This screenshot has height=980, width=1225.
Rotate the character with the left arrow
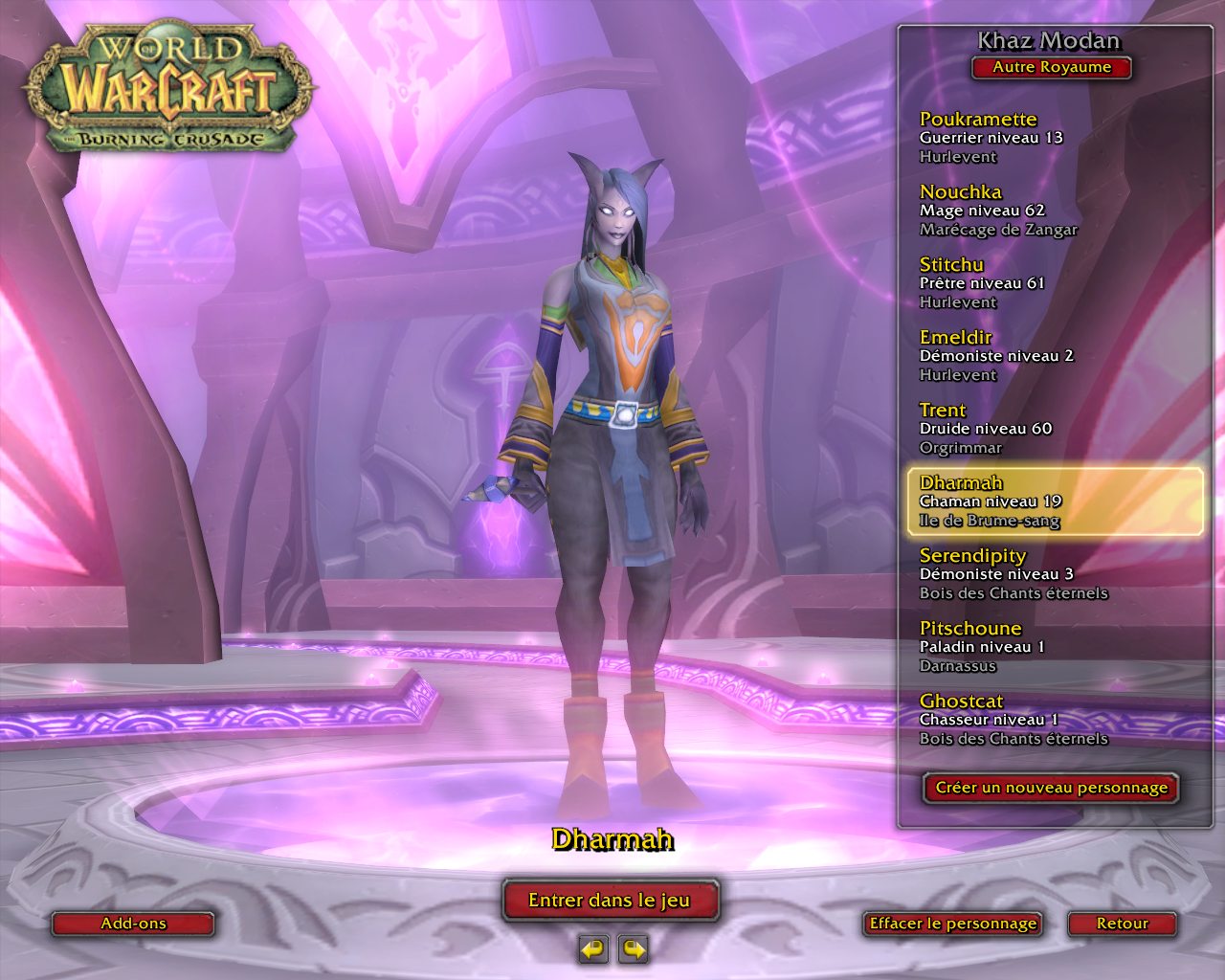[x=593, y=949]
